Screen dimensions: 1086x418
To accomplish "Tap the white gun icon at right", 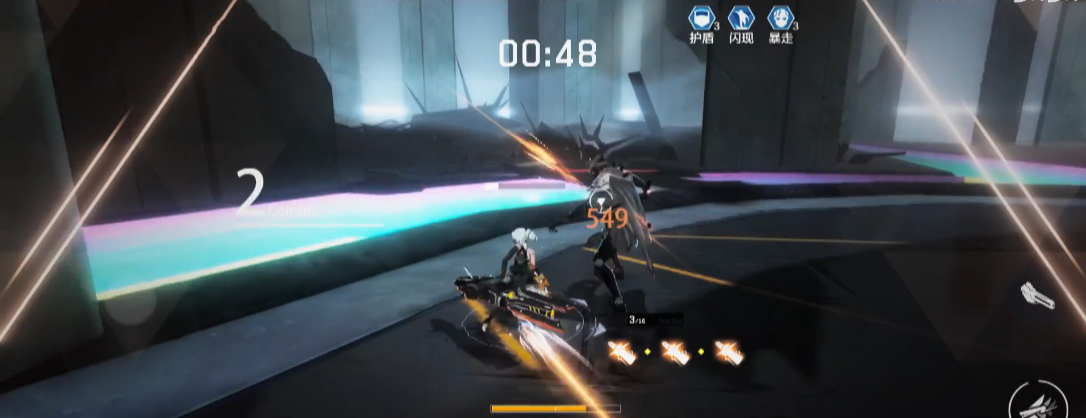I will pos(1038,296).
